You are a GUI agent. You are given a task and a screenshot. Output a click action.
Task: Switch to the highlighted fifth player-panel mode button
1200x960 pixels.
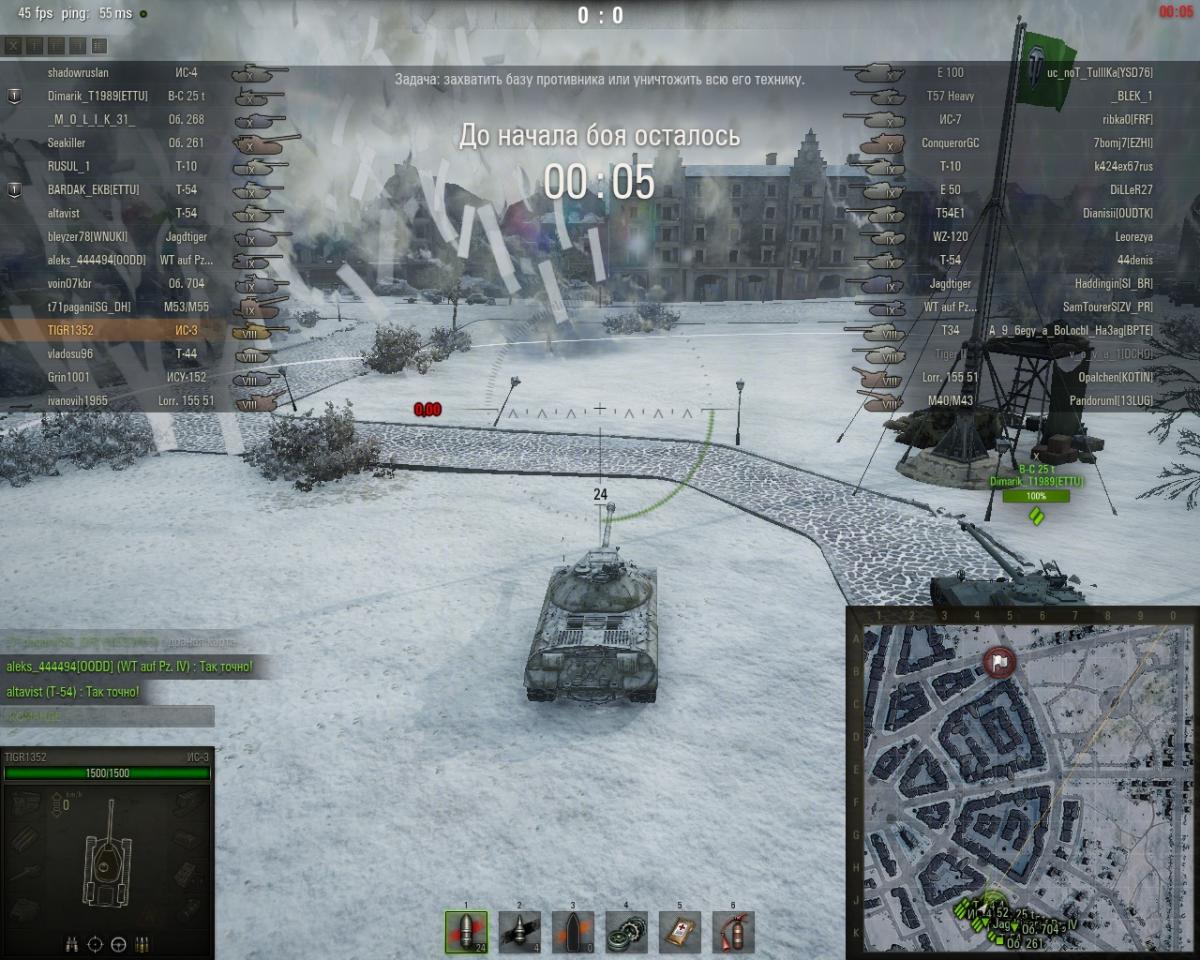pyautogui.click(x=99, y=46)
